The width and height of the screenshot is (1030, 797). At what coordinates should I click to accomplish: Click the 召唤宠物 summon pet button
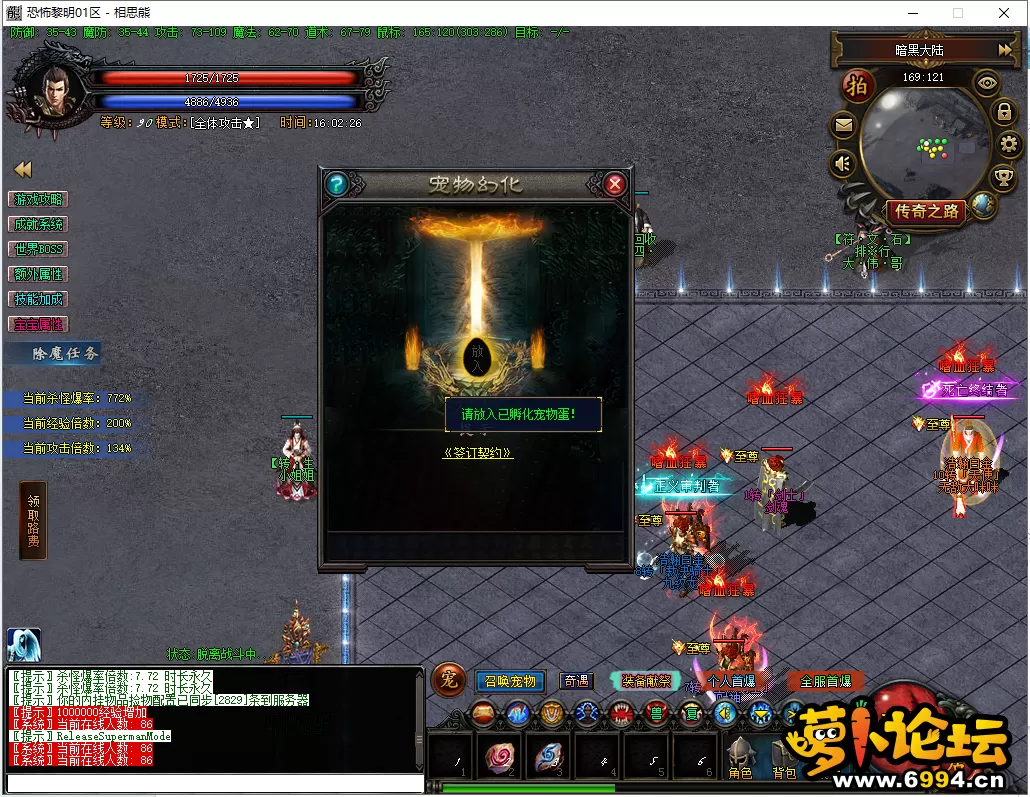pos(510,681)
